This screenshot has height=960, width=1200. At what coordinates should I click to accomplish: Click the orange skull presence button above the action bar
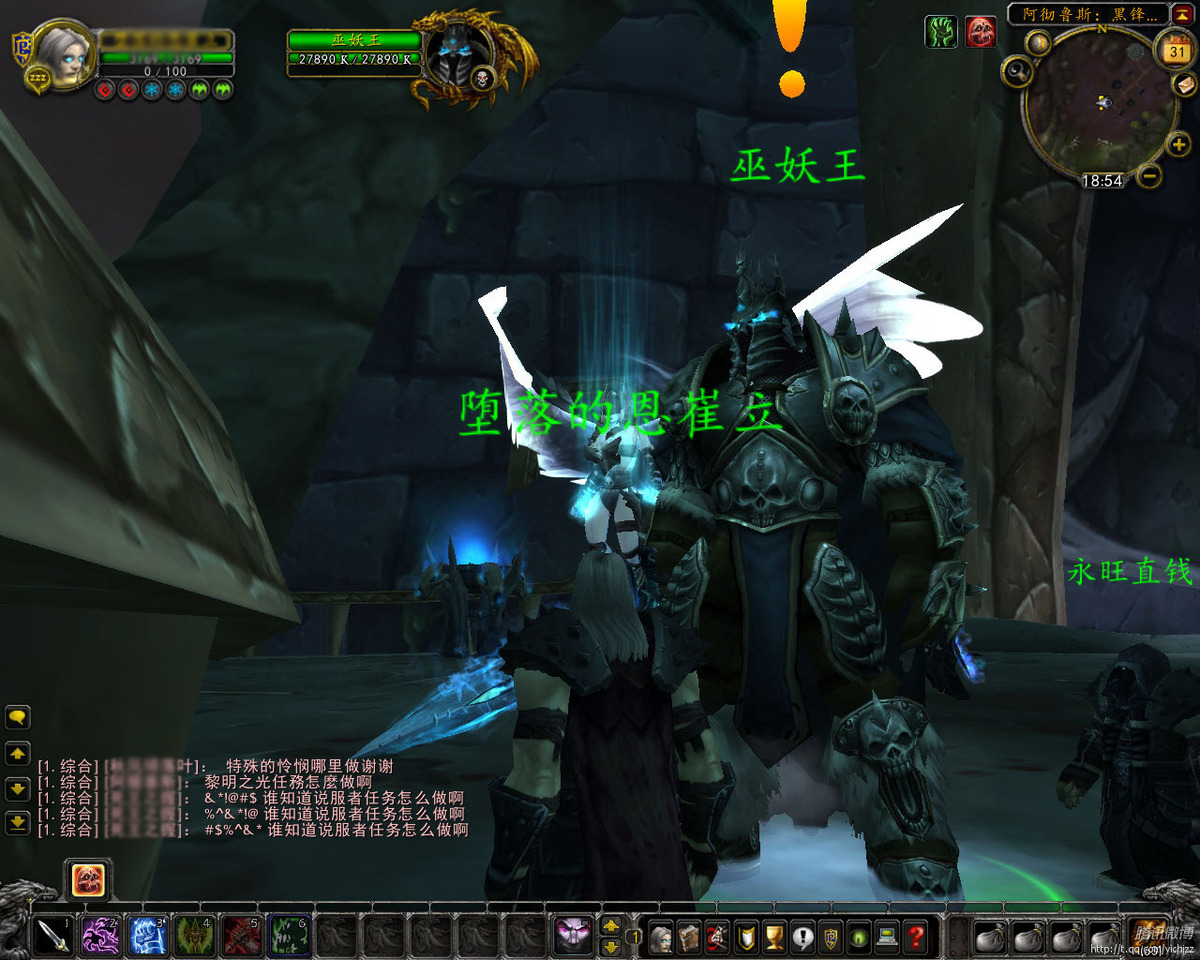pos(88,880)
